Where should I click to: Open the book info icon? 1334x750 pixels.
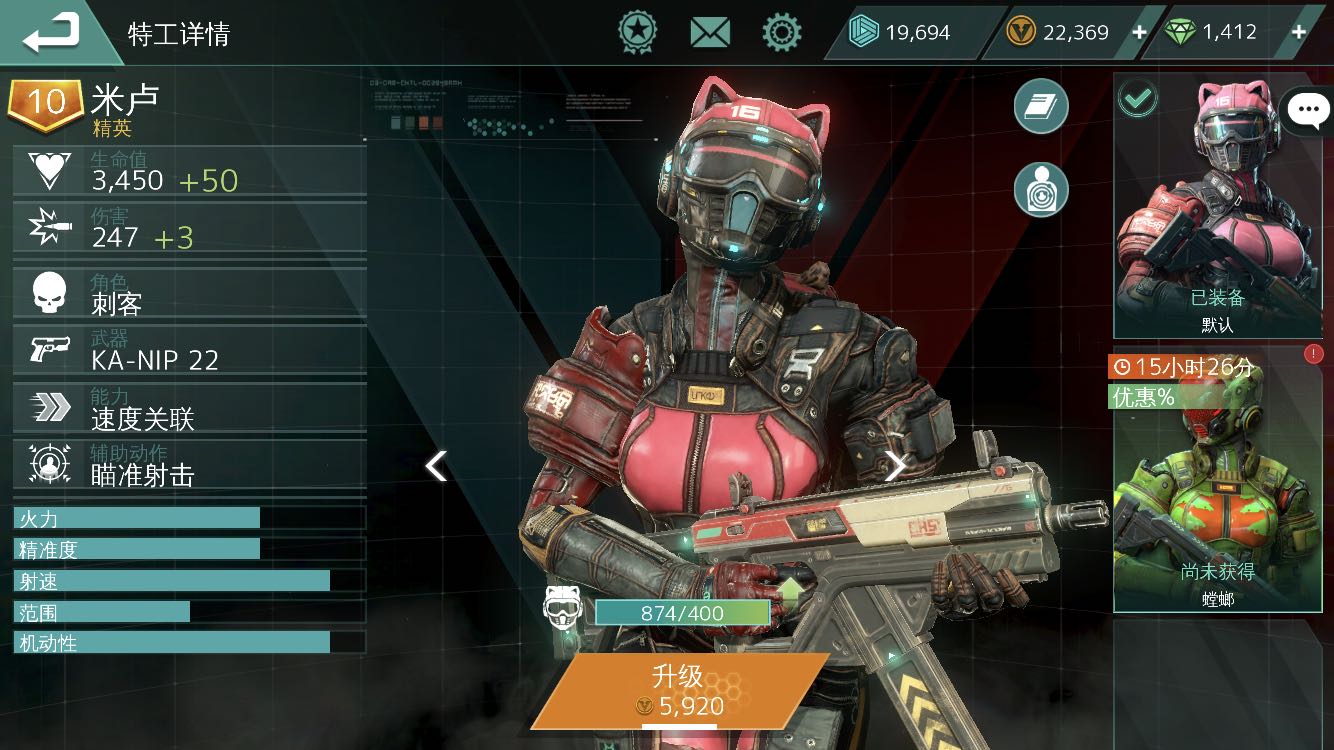point(1041,106)
